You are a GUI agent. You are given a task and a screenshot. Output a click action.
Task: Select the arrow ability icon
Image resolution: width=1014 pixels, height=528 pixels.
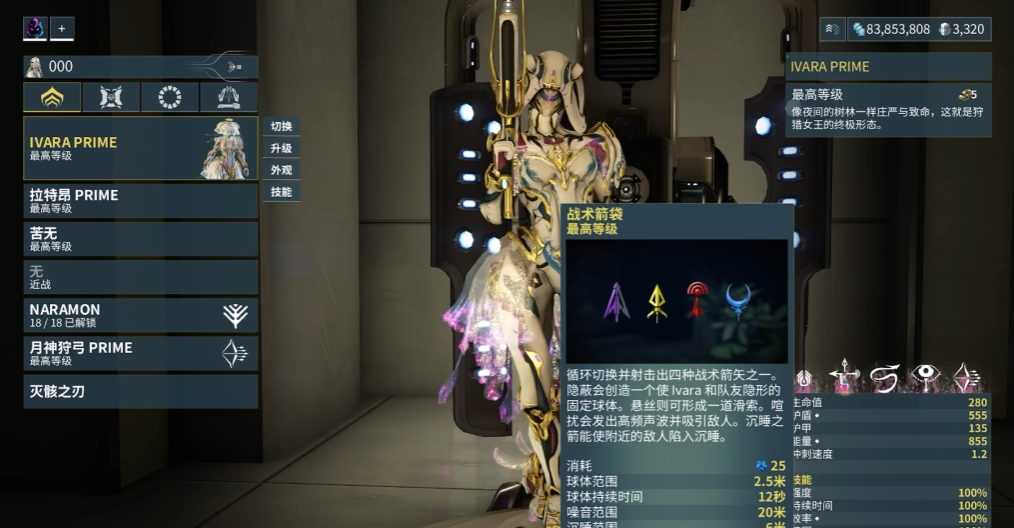pos(845,377)
